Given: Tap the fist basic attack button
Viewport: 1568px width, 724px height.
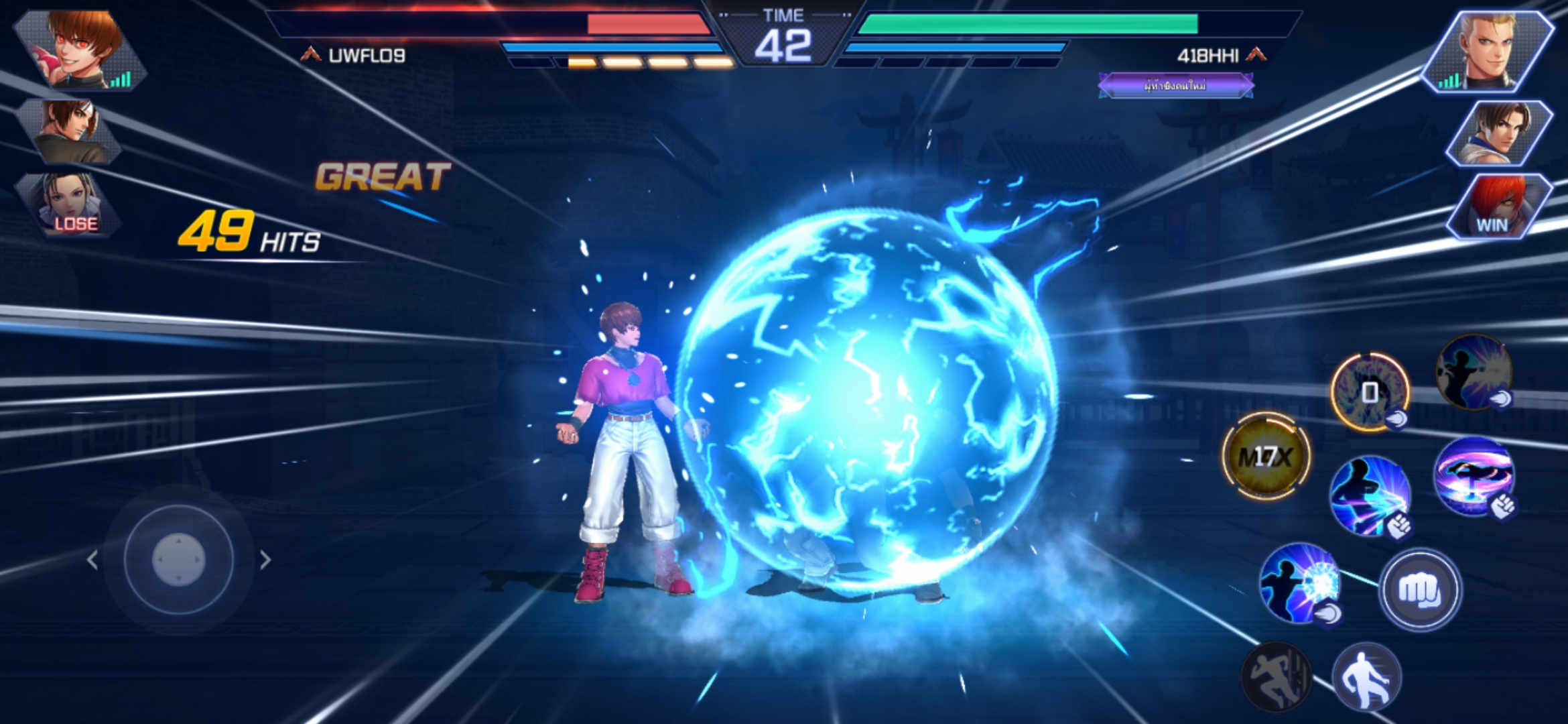Looking at the screenshot, I should (1419, 590).
